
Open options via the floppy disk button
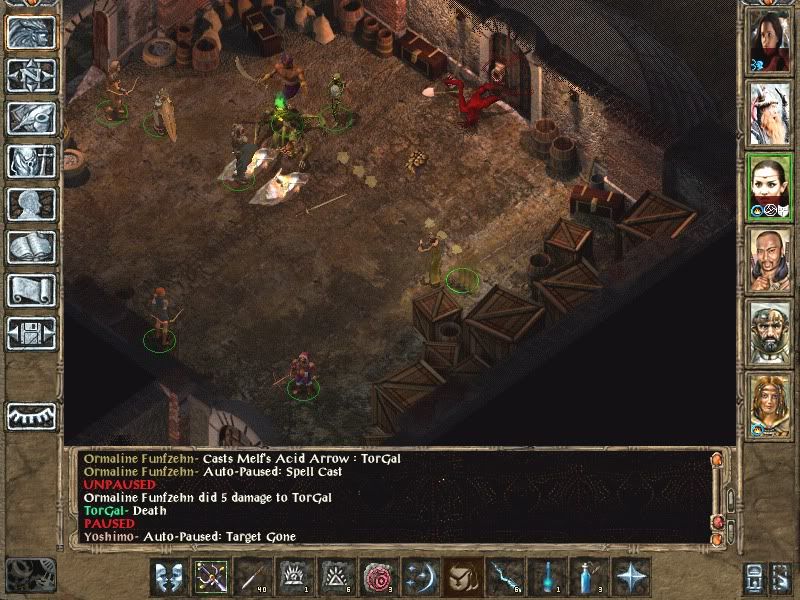pyautogui.click(x=31, y=333)
